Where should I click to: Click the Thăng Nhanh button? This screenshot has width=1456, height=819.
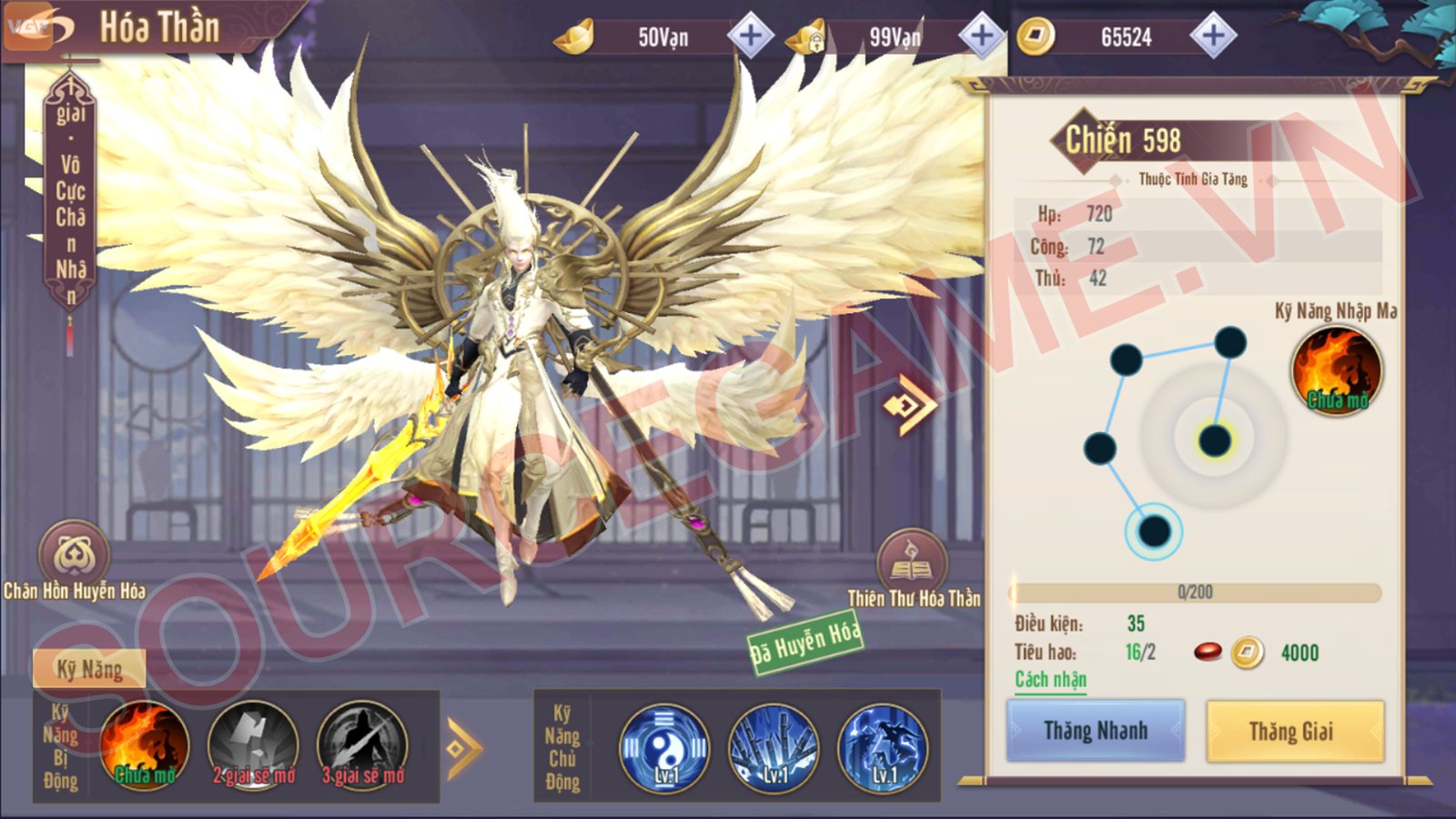click(x=1096, y=731)
